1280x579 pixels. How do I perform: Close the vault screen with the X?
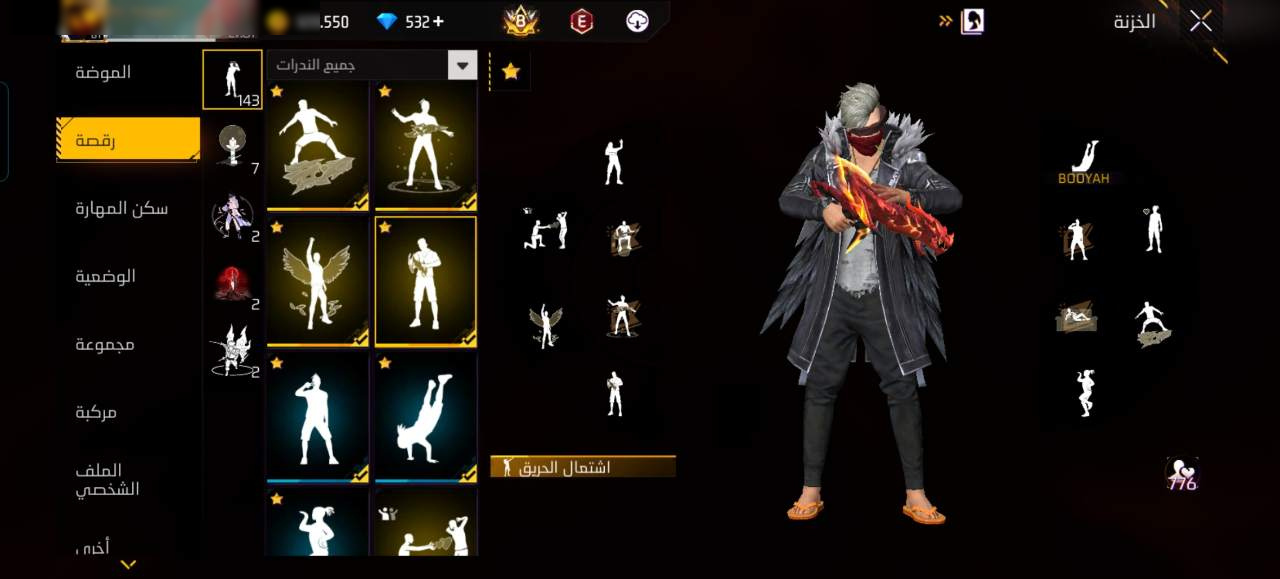coord(1201,22)
